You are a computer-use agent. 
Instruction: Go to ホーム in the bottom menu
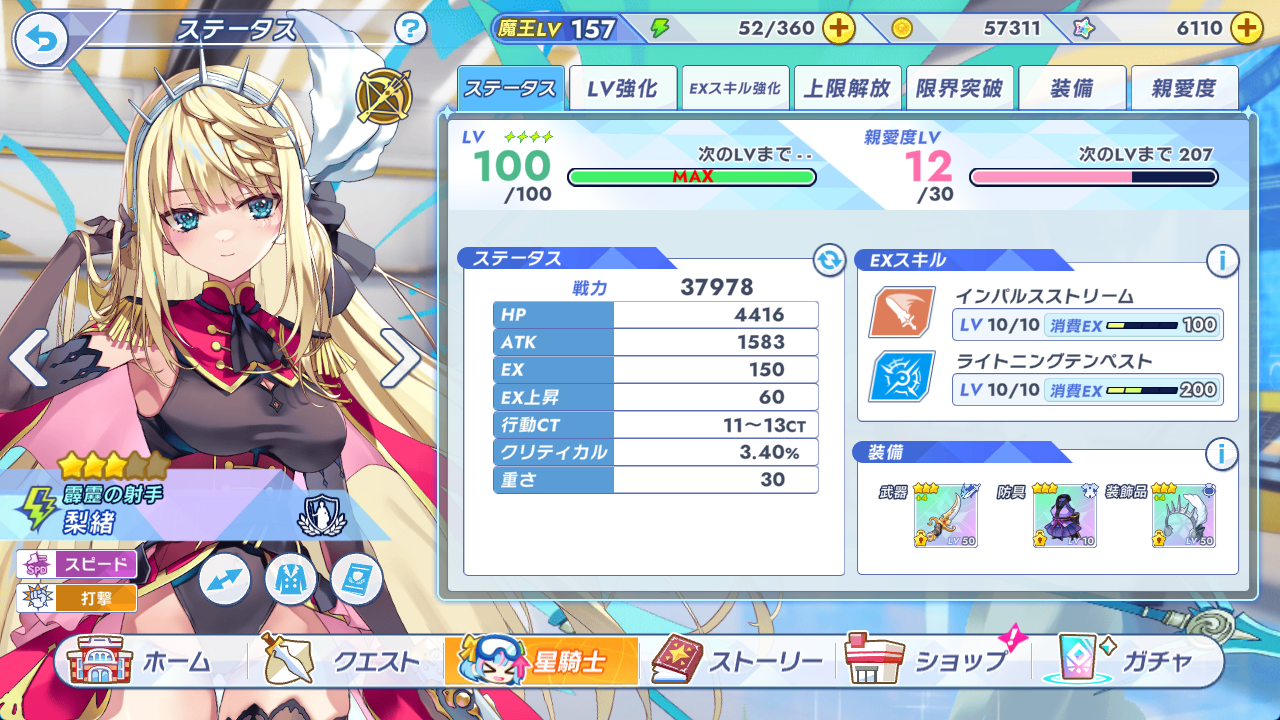click(x=140, y=661)
